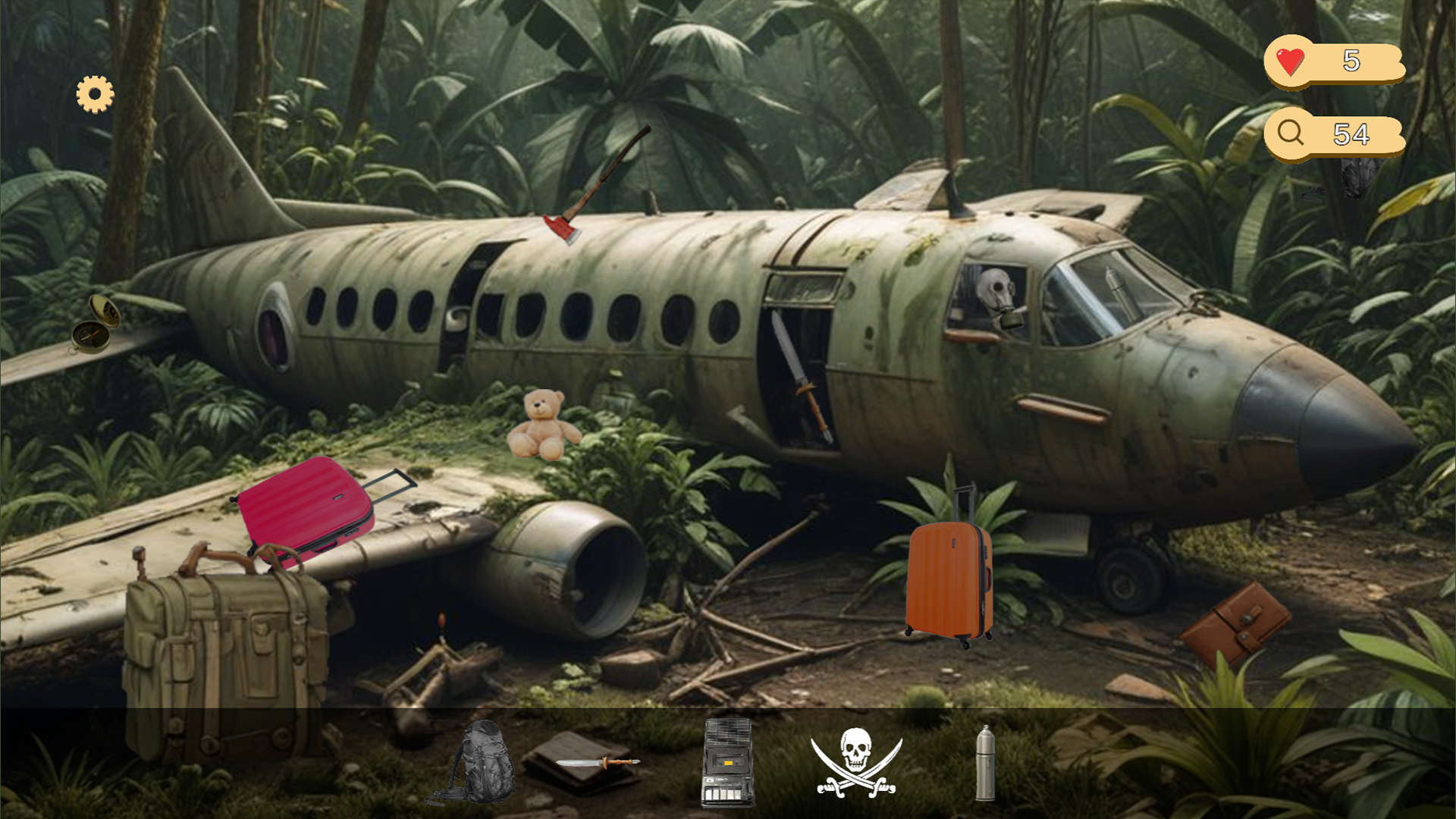Click the red heart lives counter
Screen dimensions: 1456x819
[1289, 64]
